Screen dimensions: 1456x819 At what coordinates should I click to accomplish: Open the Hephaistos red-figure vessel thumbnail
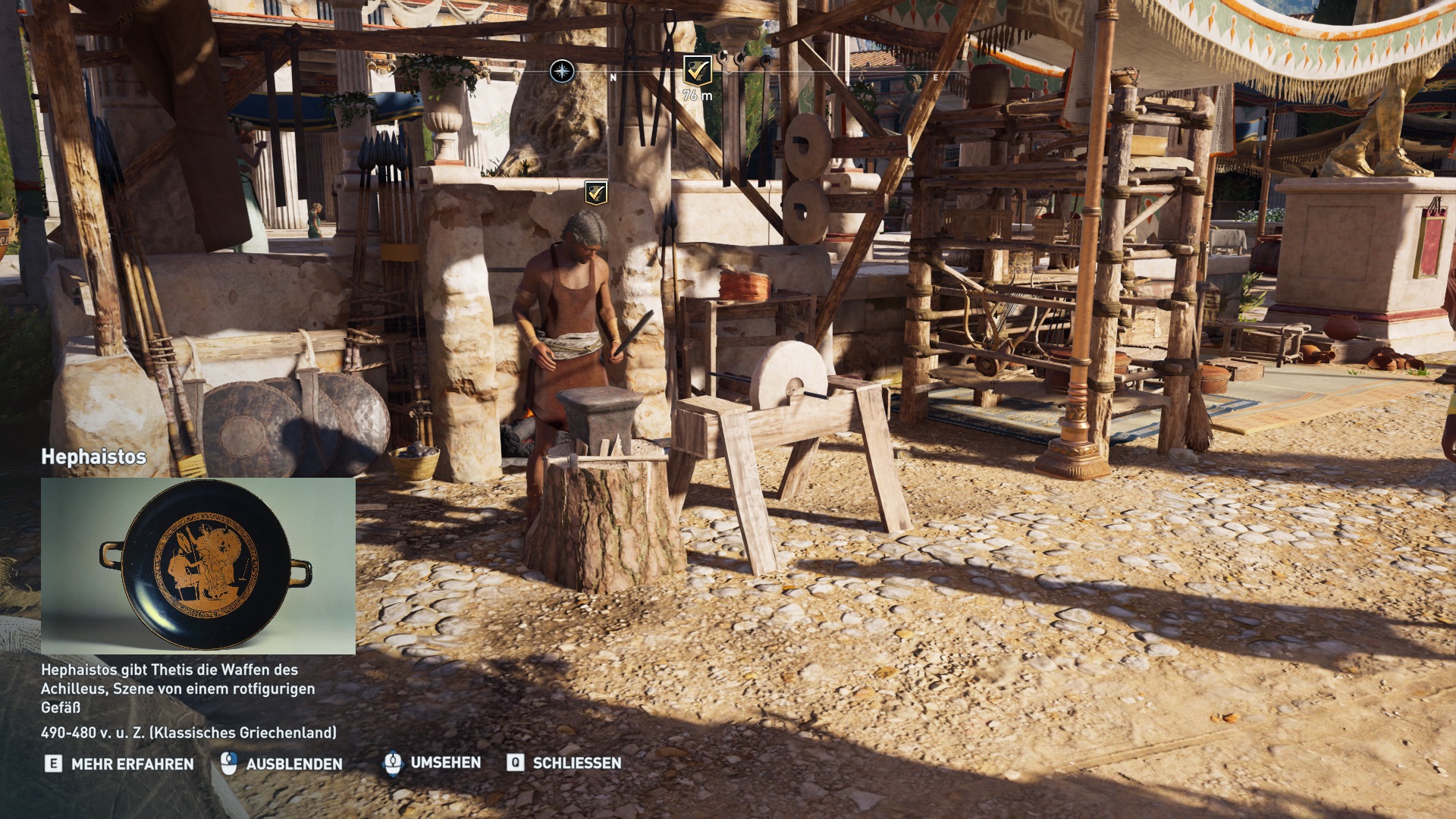[198, 566]
